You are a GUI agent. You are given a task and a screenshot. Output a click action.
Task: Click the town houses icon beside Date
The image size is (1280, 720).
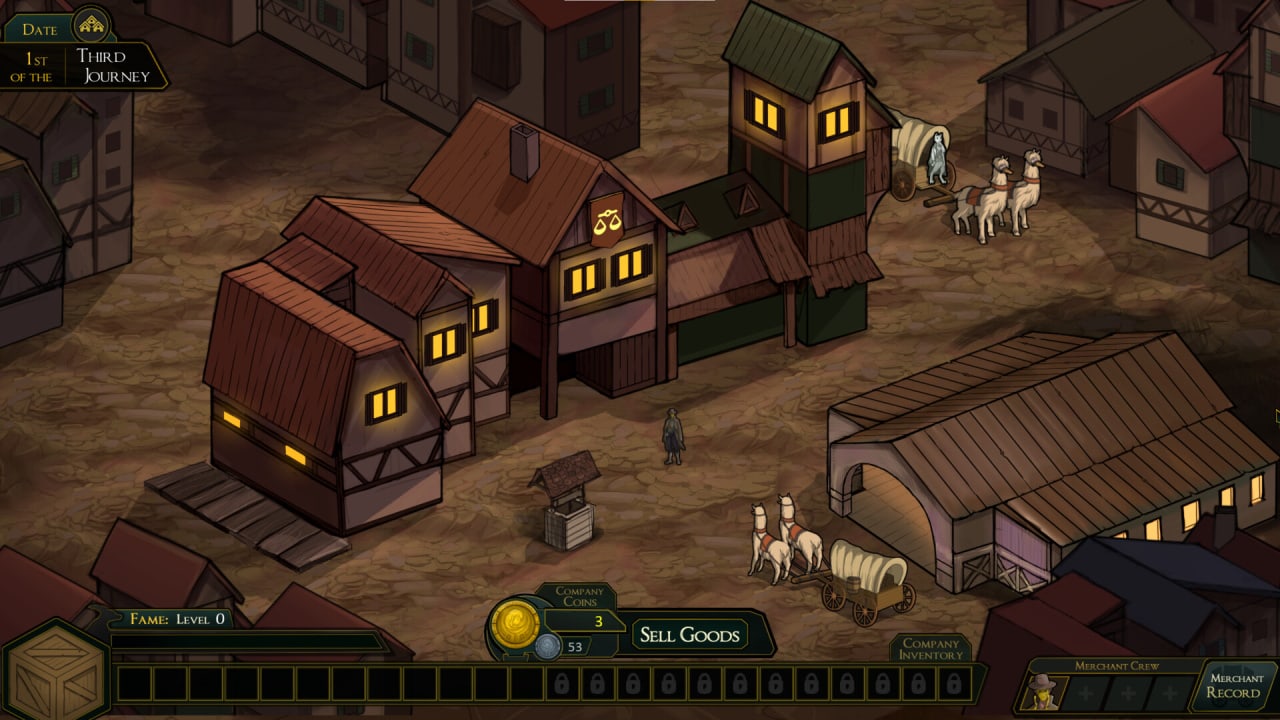coord(94,24)
